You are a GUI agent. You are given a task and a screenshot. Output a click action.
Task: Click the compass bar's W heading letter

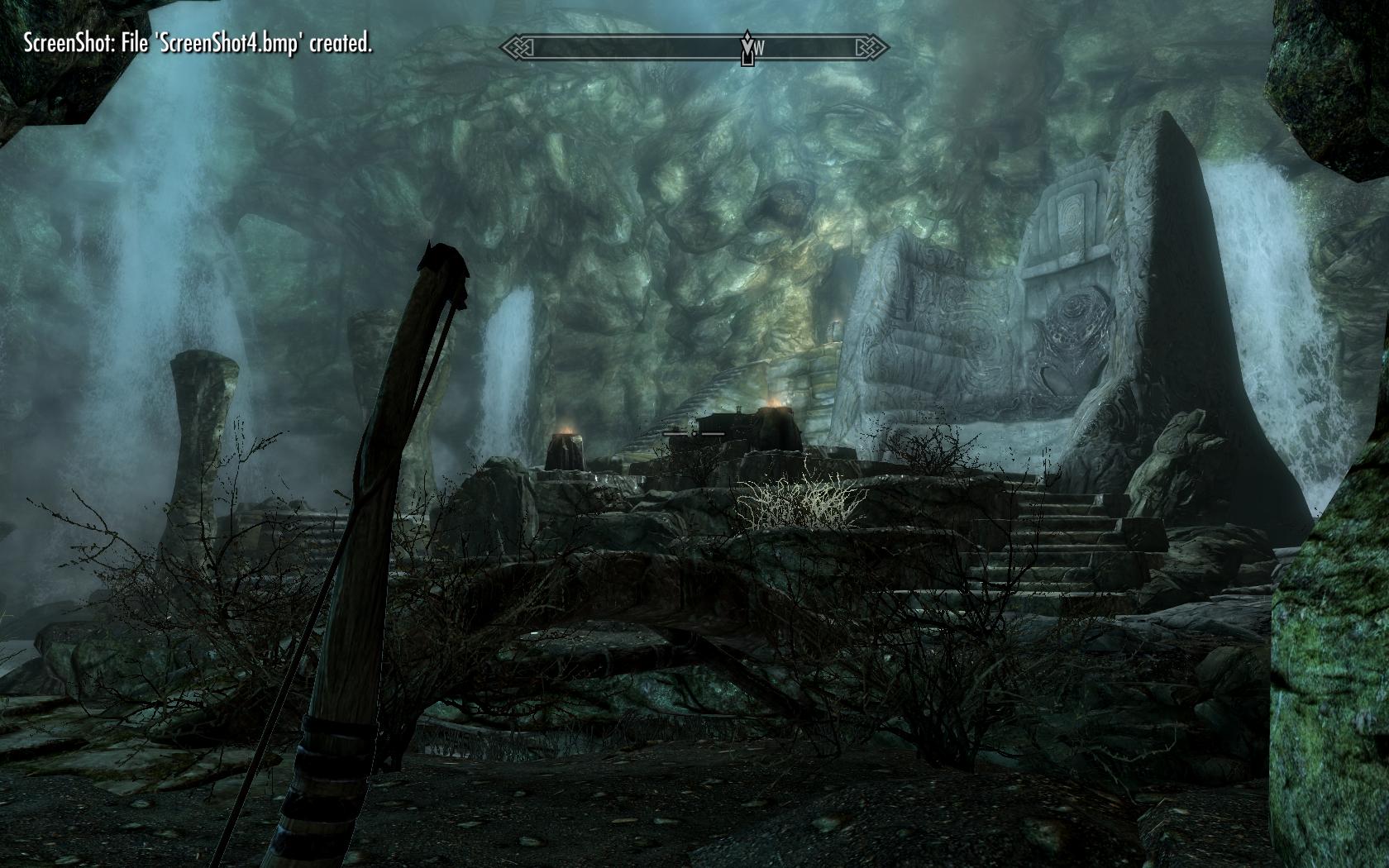[759, 49]
